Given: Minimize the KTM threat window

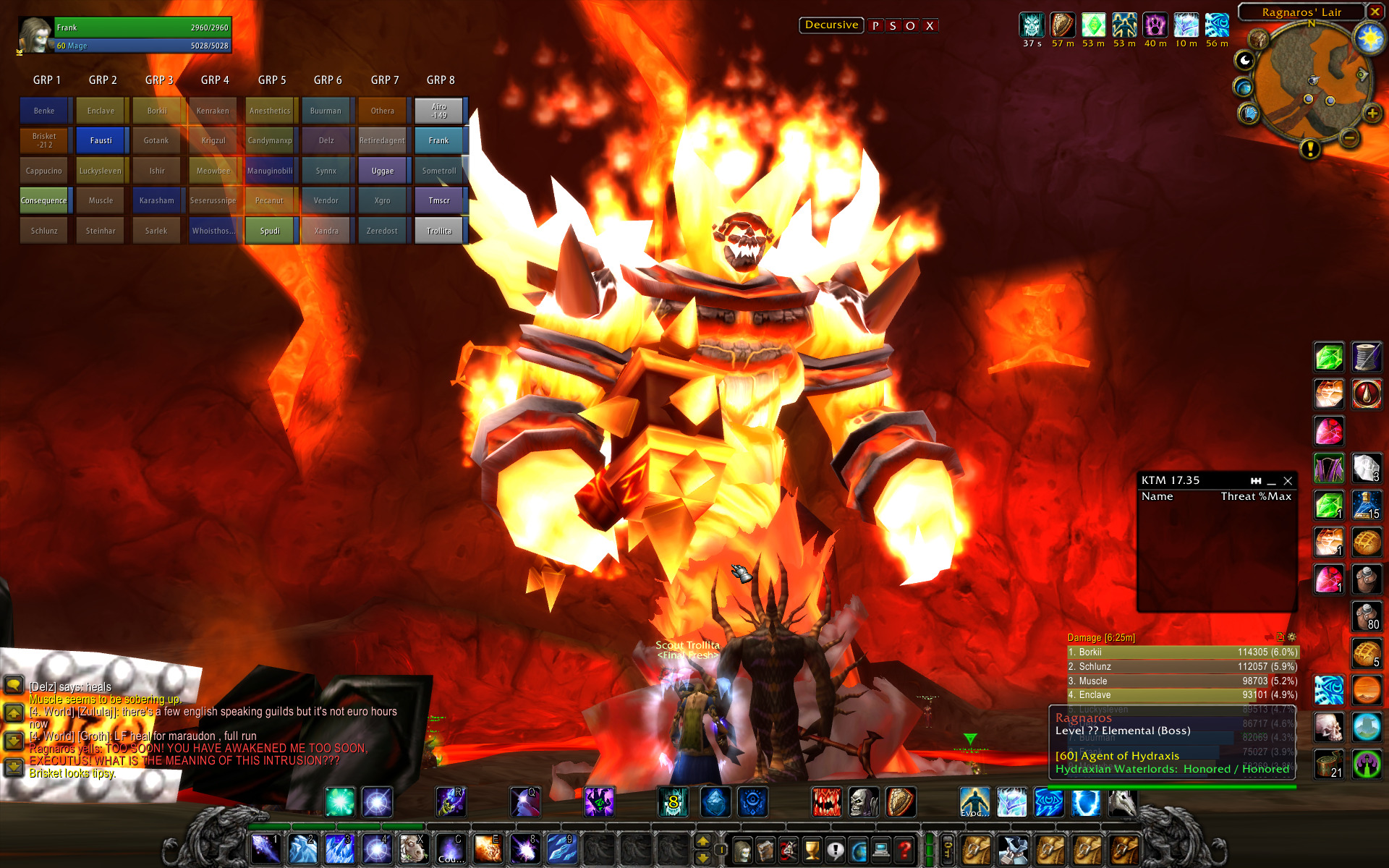Looking at the screenshot, I should click(1272, 481).
